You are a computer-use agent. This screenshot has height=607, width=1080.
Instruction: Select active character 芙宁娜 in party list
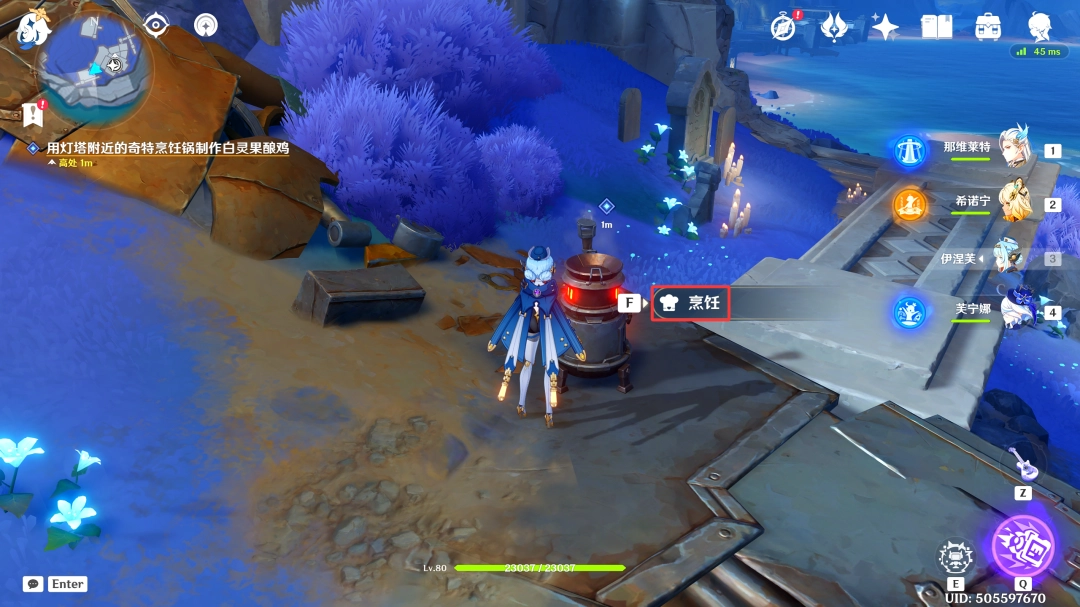[x=1013, y=310]
